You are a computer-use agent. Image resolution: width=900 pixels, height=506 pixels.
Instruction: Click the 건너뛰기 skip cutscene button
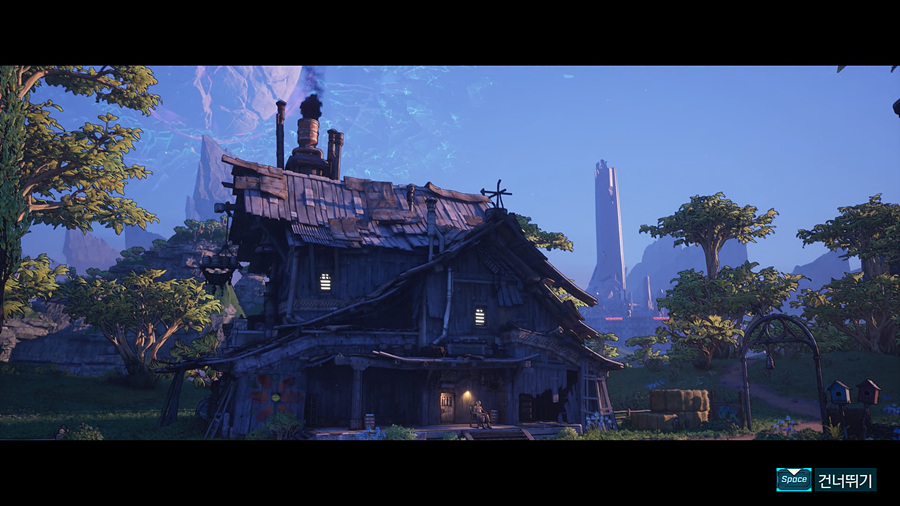click(x=843, y=480)
